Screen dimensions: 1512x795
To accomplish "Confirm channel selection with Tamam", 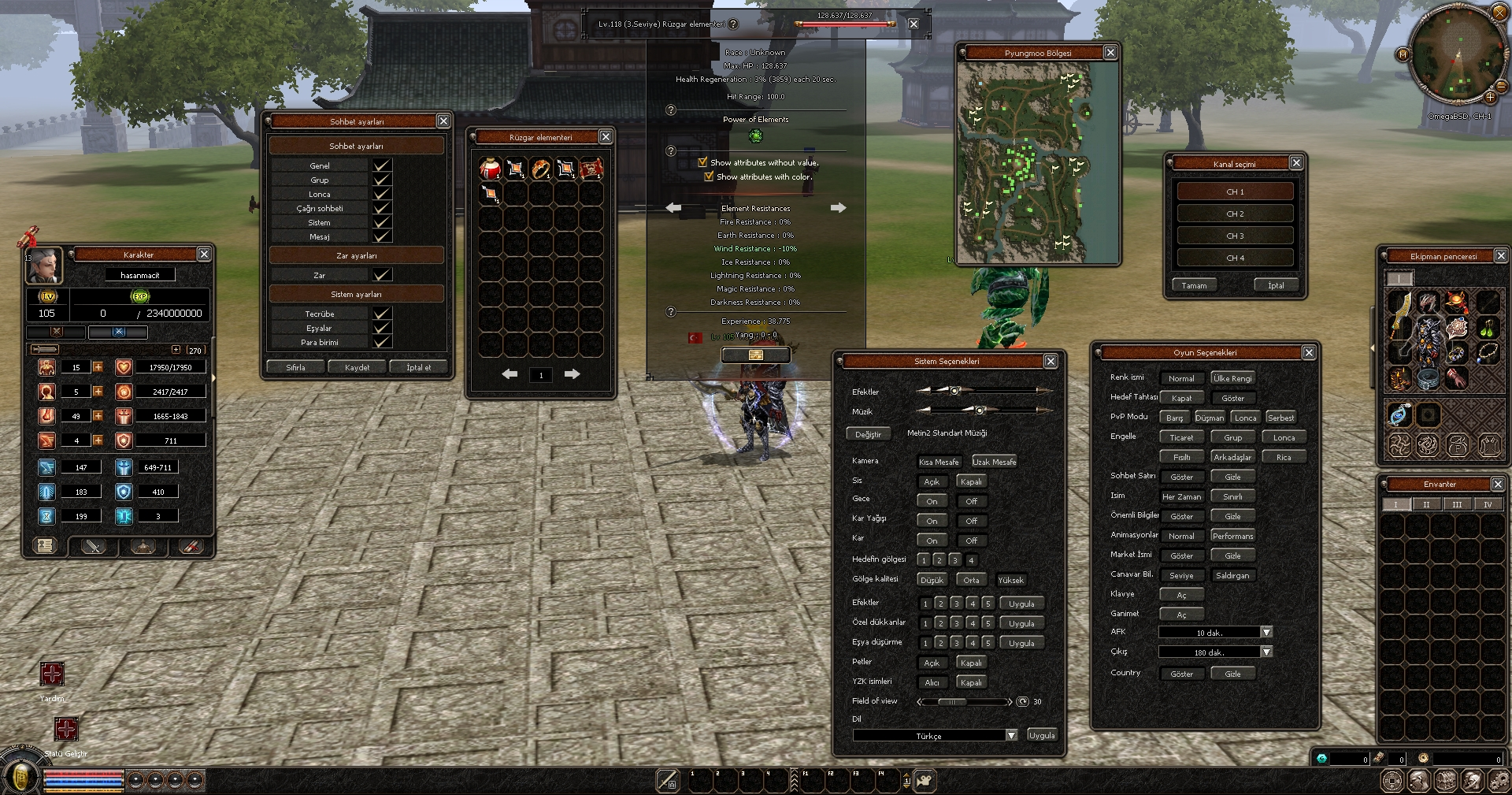I will (1194, 285).
